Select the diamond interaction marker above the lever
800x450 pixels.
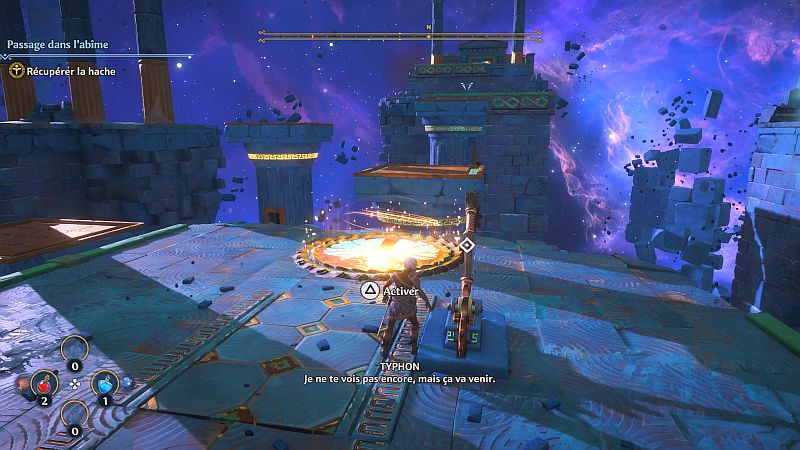[466, 244]
